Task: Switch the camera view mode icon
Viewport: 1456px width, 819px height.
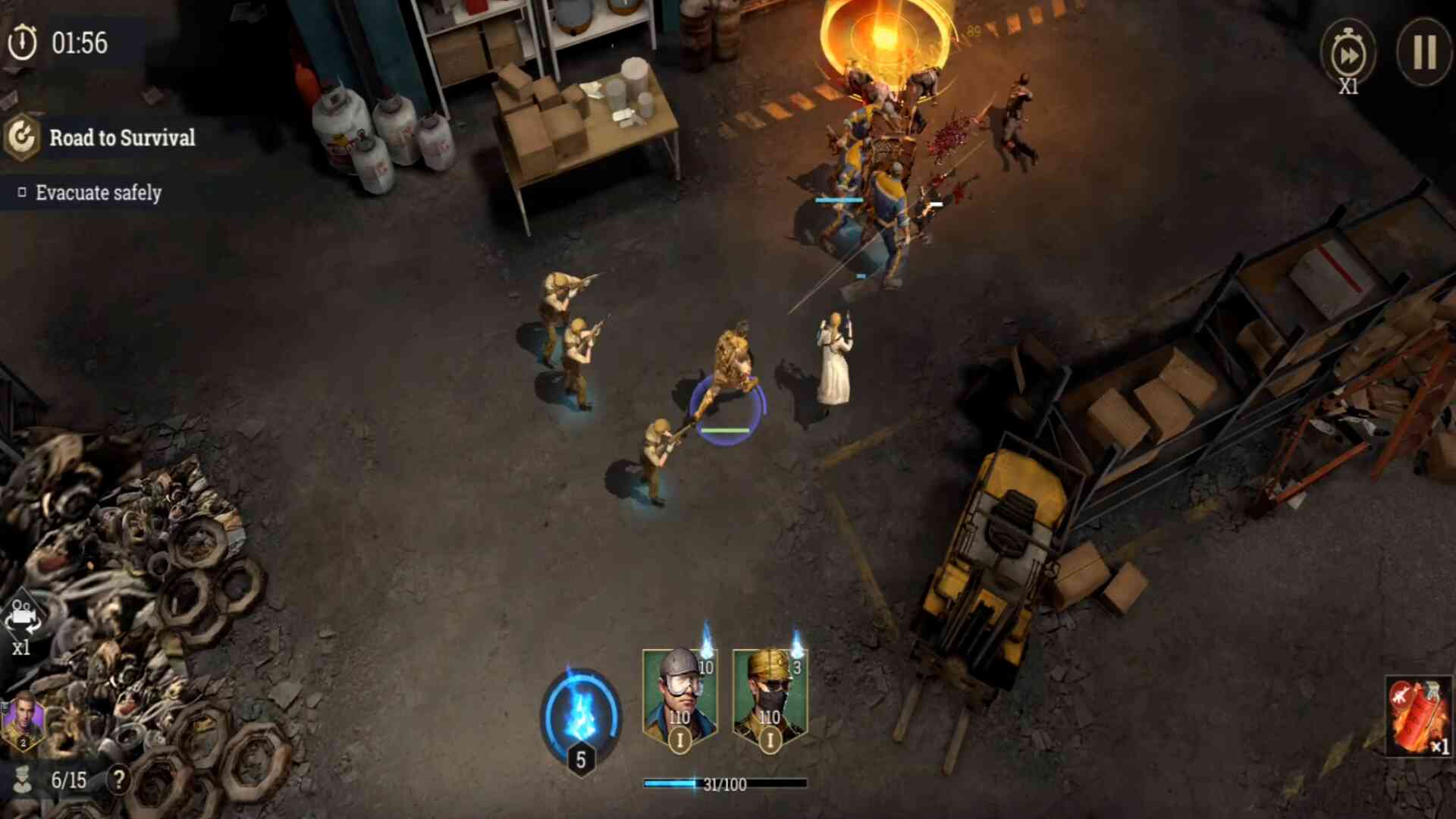Action: coord(22,619)
